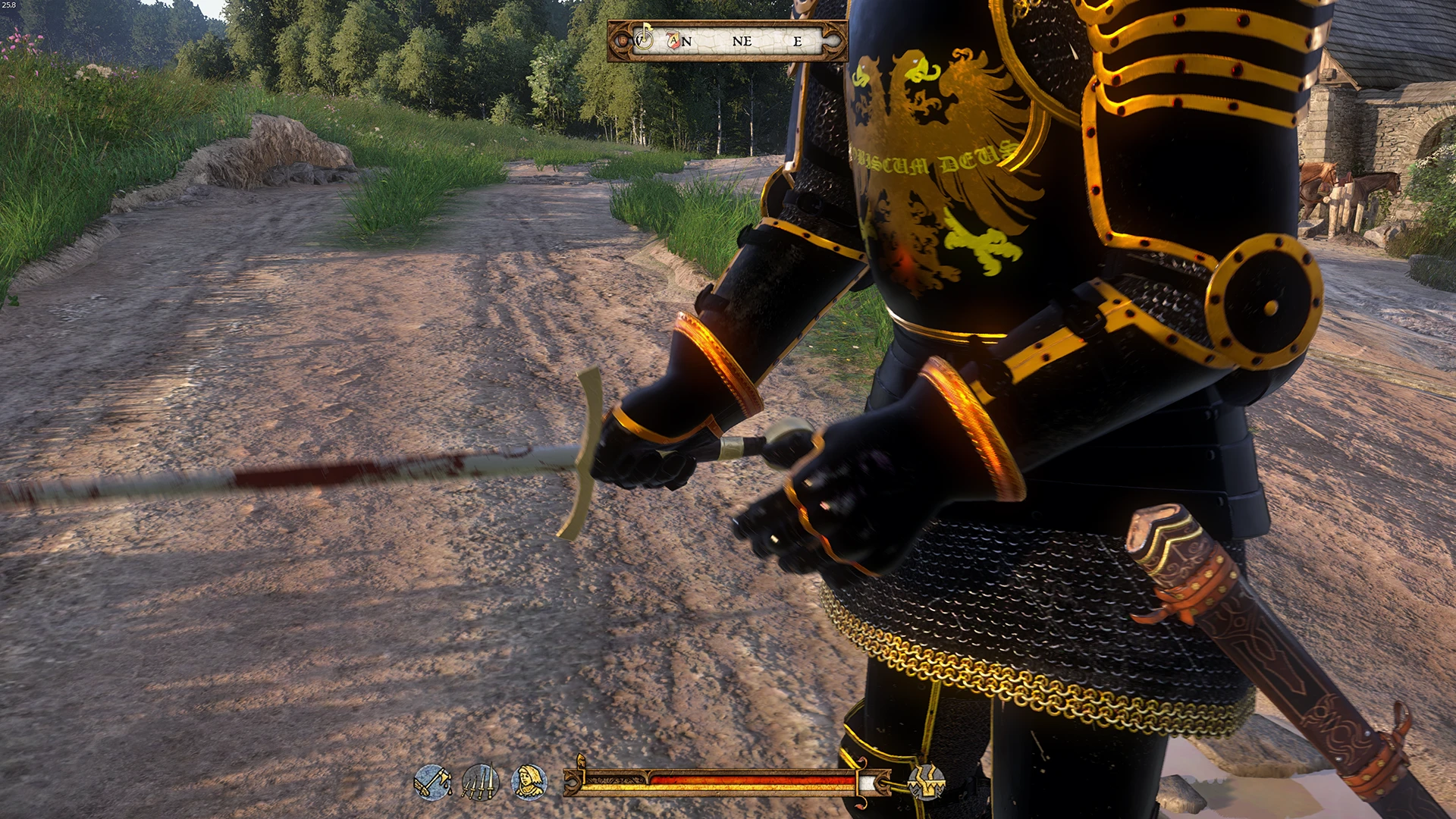
Task: Click the right end cap of the health bar
Action: pyautogui.click(x=883, y=781)
